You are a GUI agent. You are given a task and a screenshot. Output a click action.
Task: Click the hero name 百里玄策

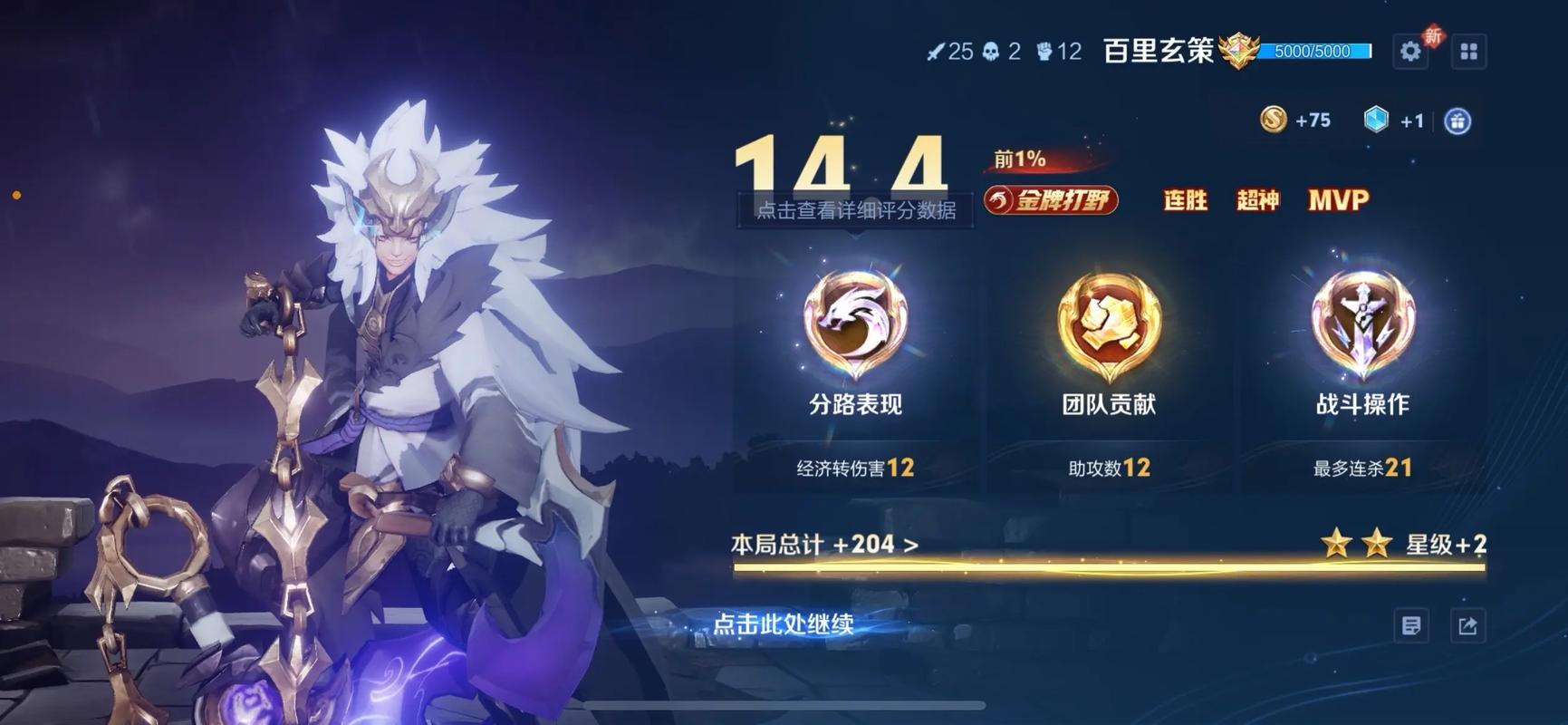[x=1157, y=51]
